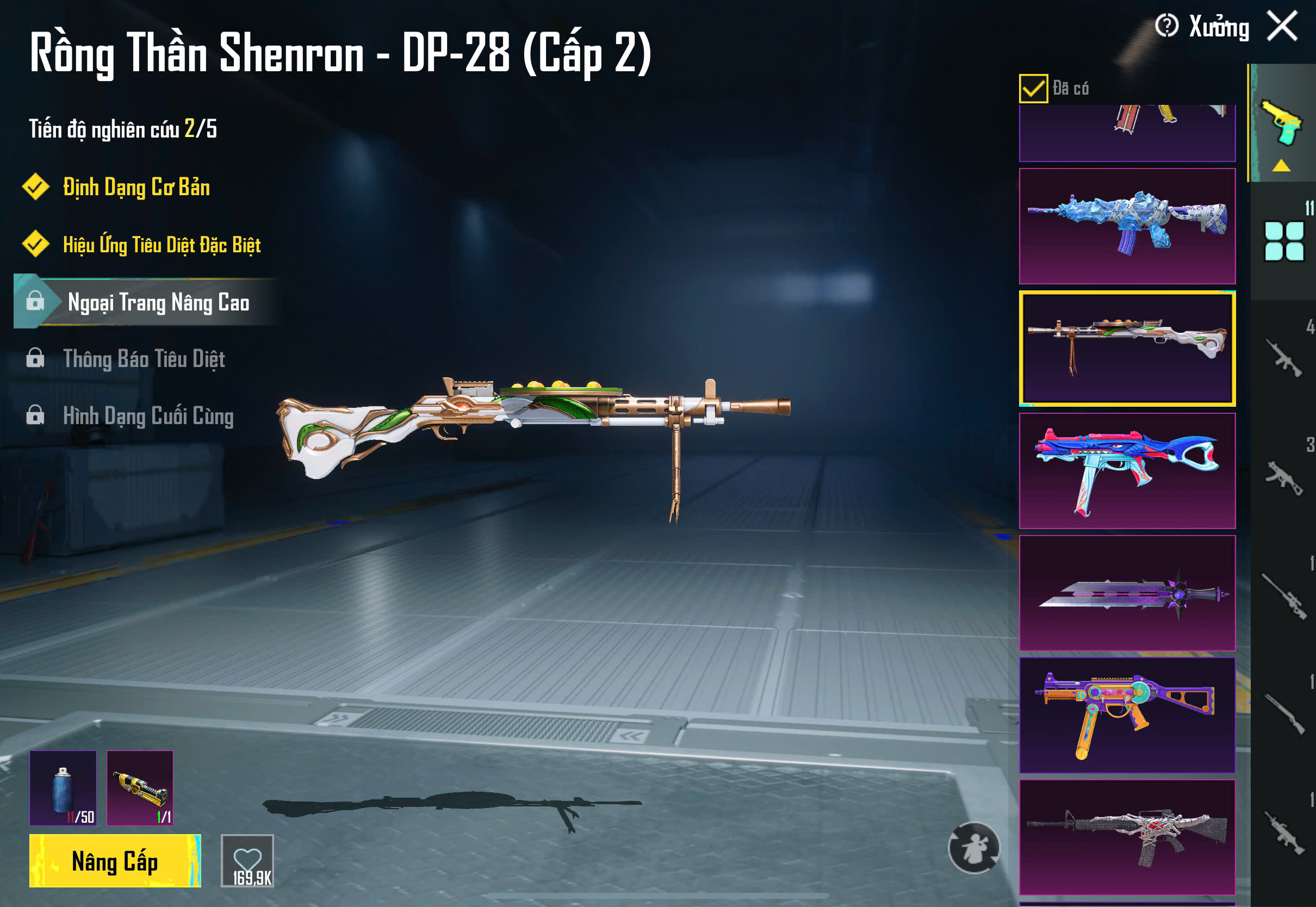Select the blue spray paint material slot
Viewport: 1316px width, 907px height.
(x=63, y=788)
